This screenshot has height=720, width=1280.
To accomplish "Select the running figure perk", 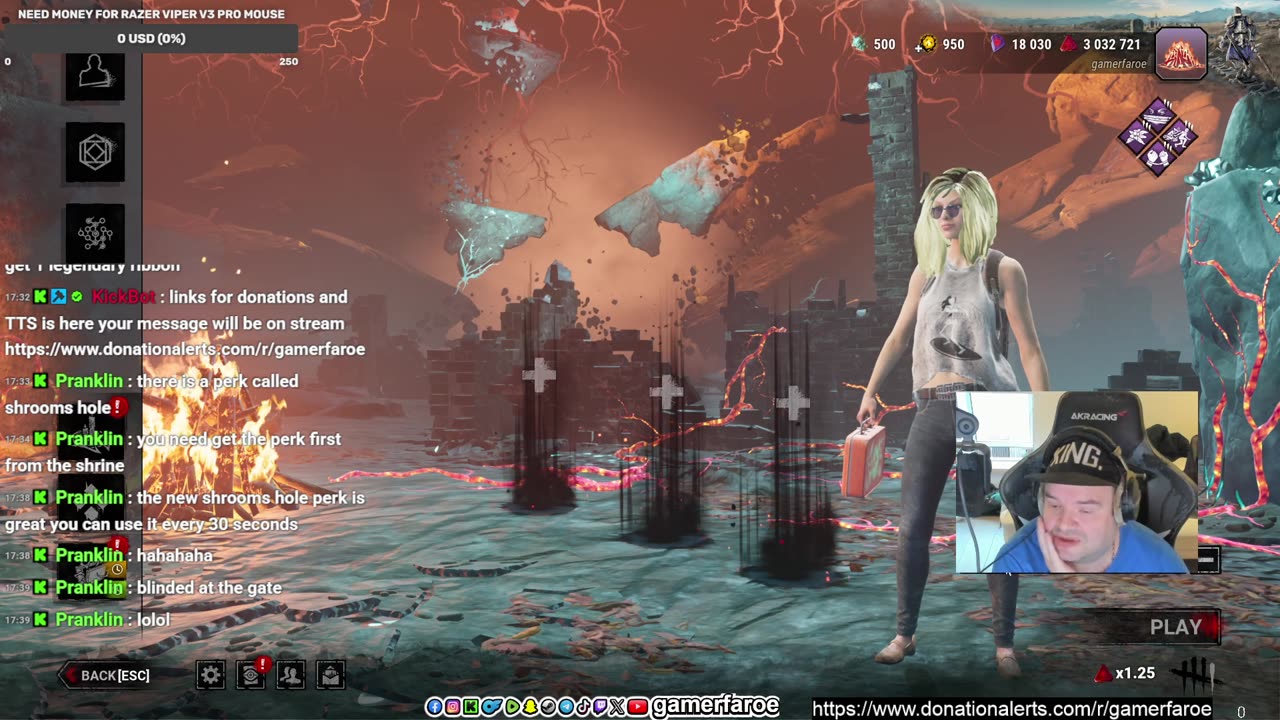I will (1178, 136).
